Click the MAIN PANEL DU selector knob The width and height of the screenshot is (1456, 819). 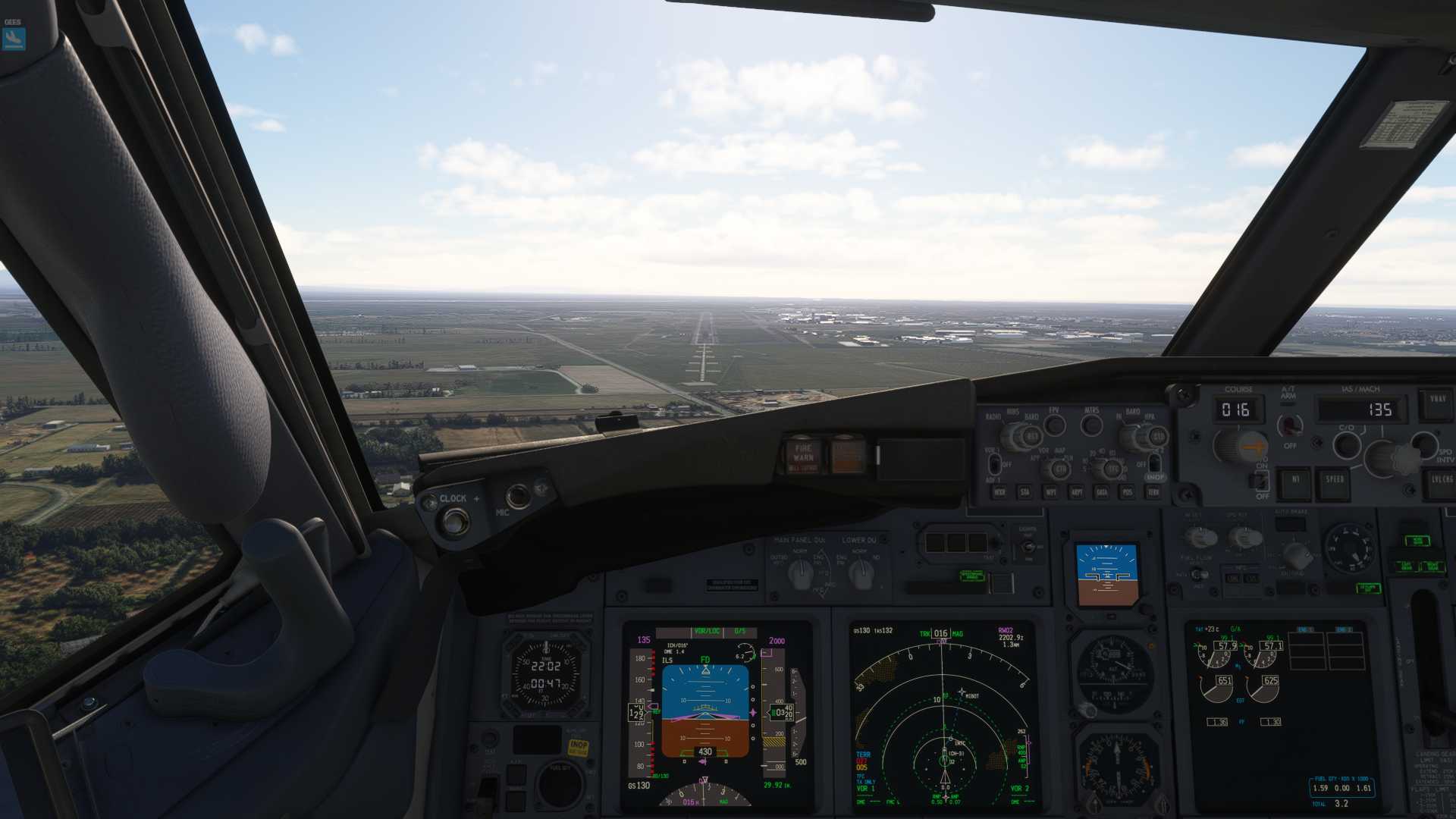click(800, 575)
